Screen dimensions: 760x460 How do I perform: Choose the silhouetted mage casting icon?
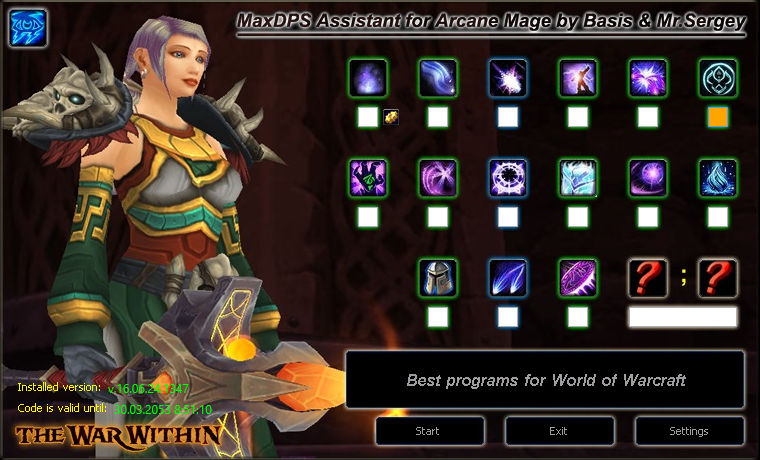coord(578,78)
